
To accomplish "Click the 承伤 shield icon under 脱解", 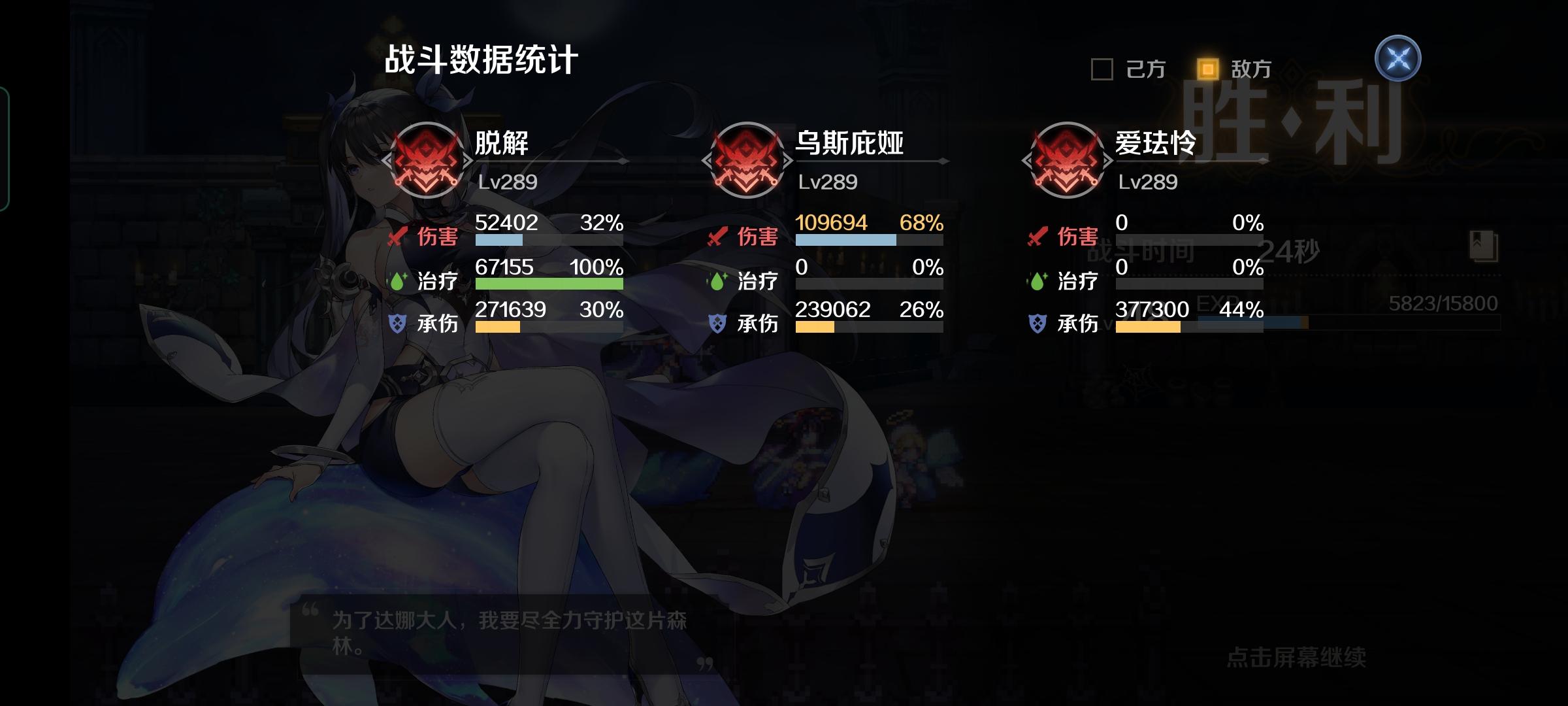I will point(395,323).
